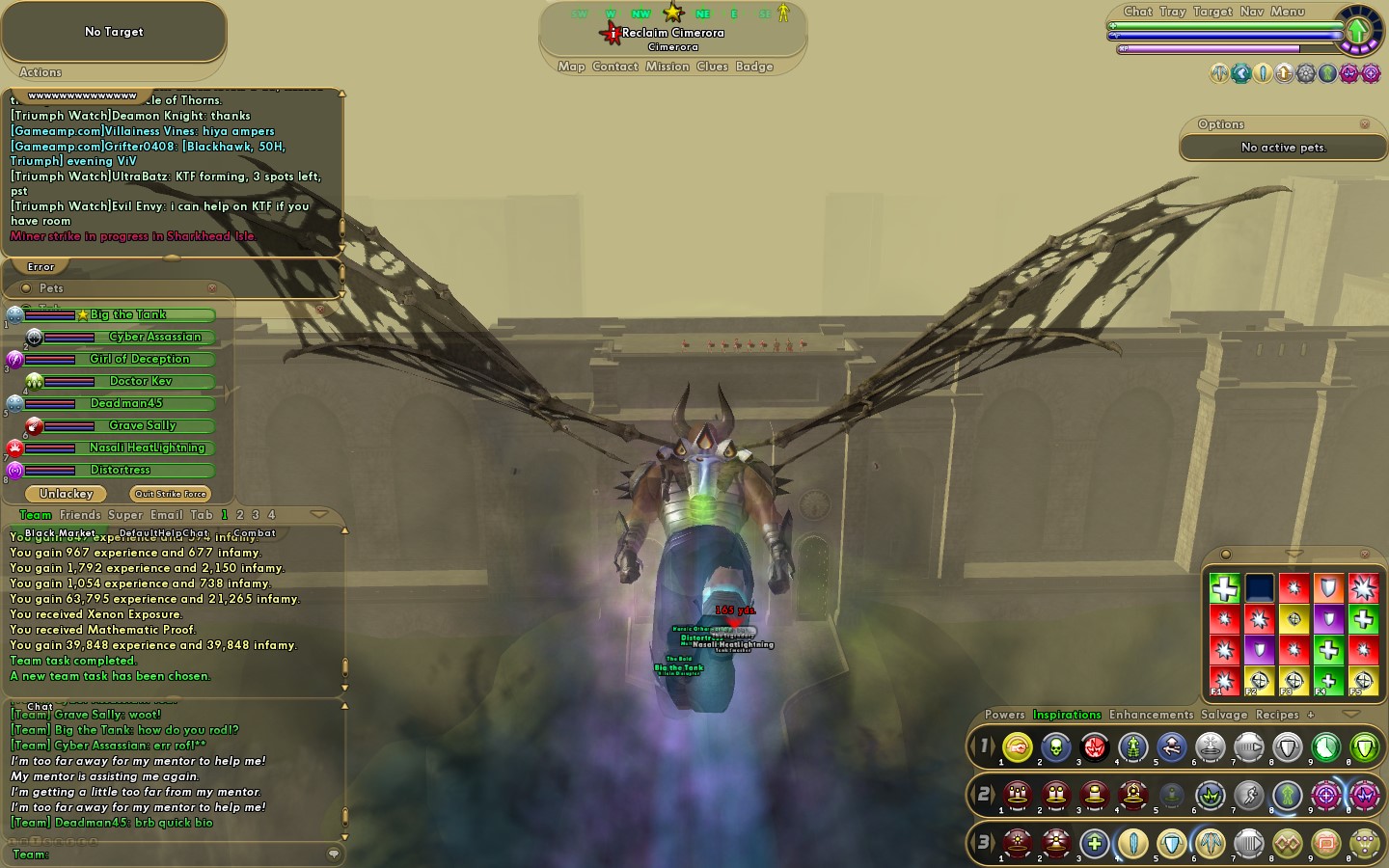The image size is (1389, 868).
Task: Open the Contact list
Action: pos(614,67)
